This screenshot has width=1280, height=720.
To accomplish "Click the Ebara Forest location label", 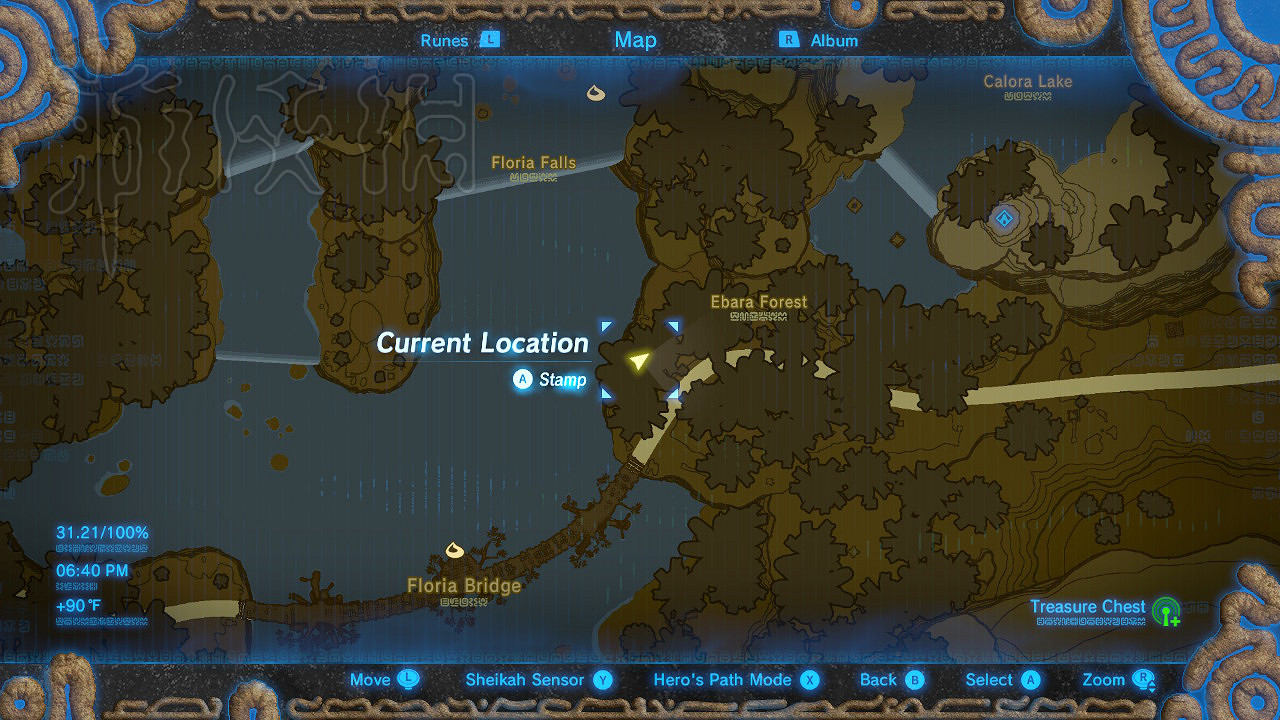I will 758,301.
